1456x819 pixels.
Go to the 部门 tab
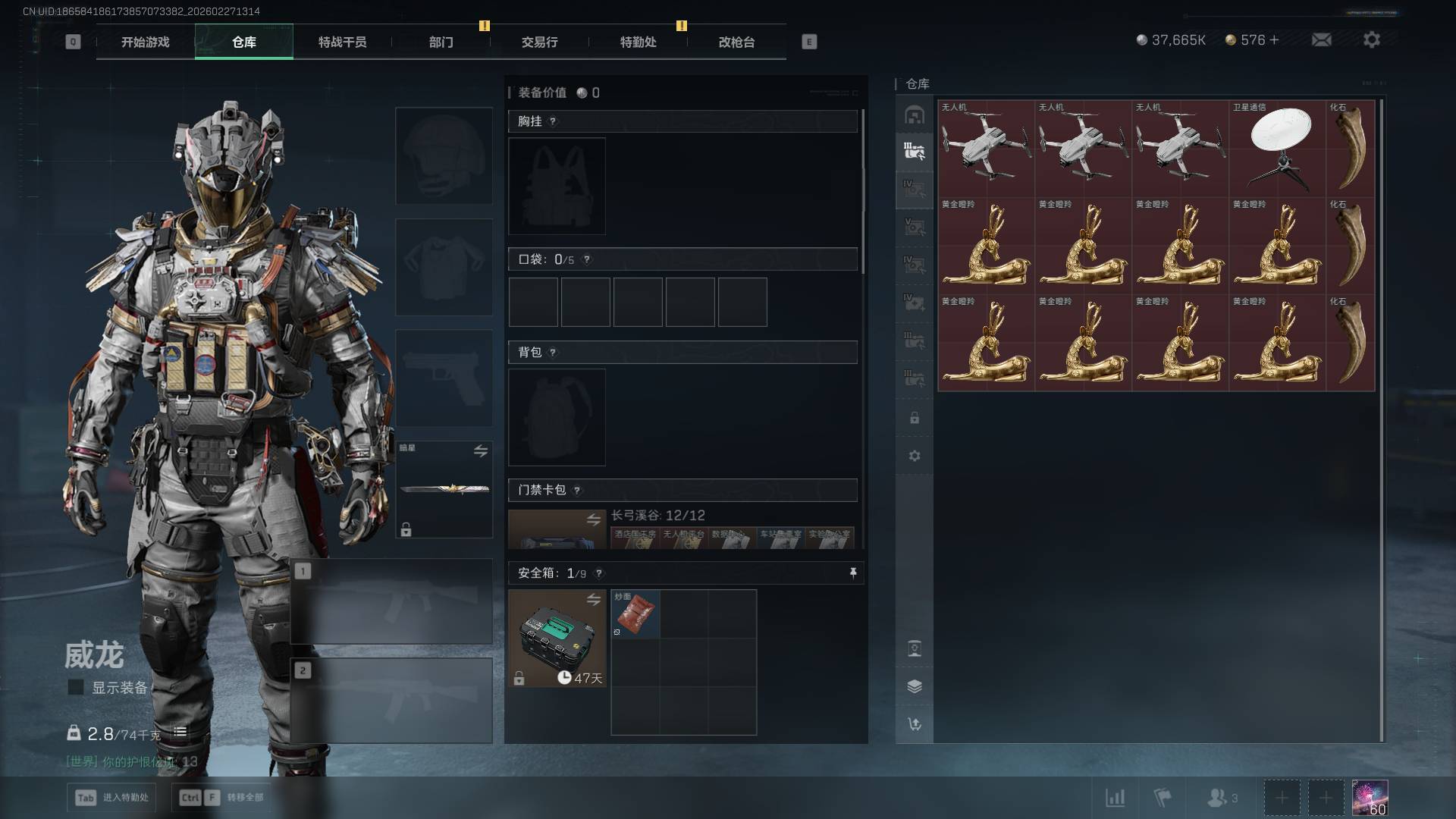pyautogui.click(x=441, y=42)
